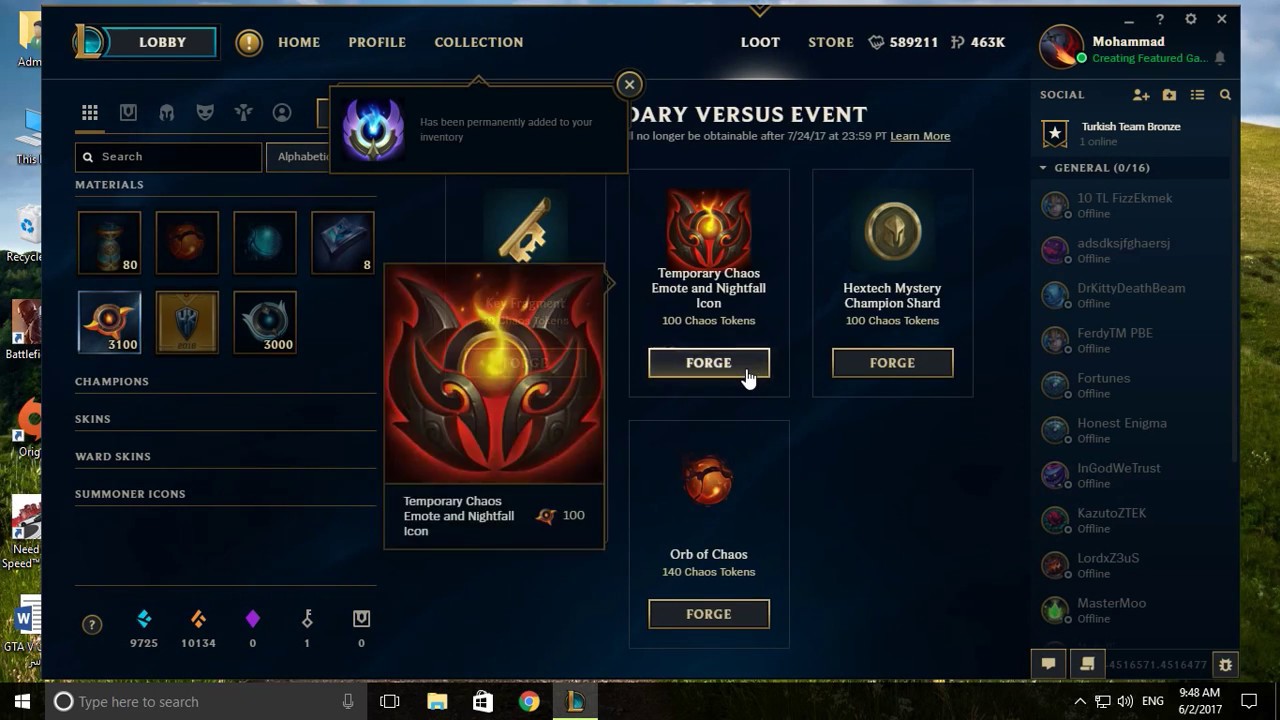Viewport: 1280px width, 720px height.
Task: Collapse the GENERAL friends group
Action: pyautogui.click(x=1045, y=168)
